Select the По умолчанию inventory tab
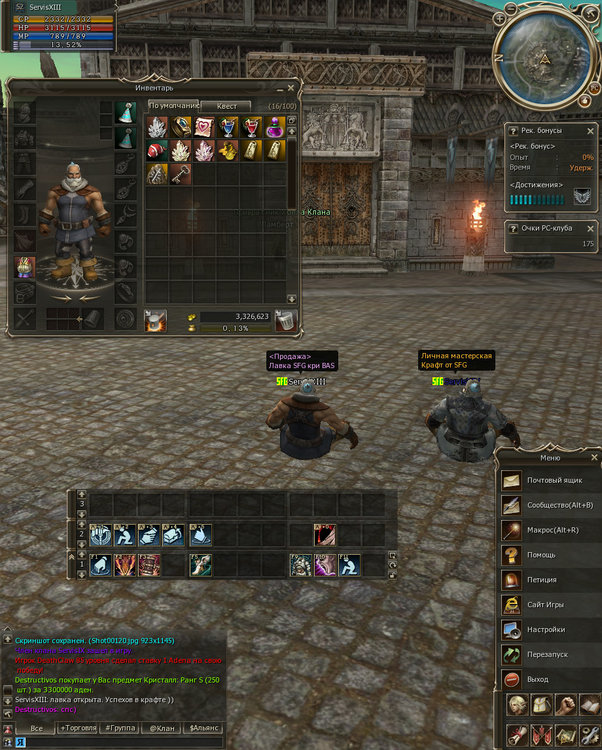Screen dimensions: 602x750 [x=173, y=105]
